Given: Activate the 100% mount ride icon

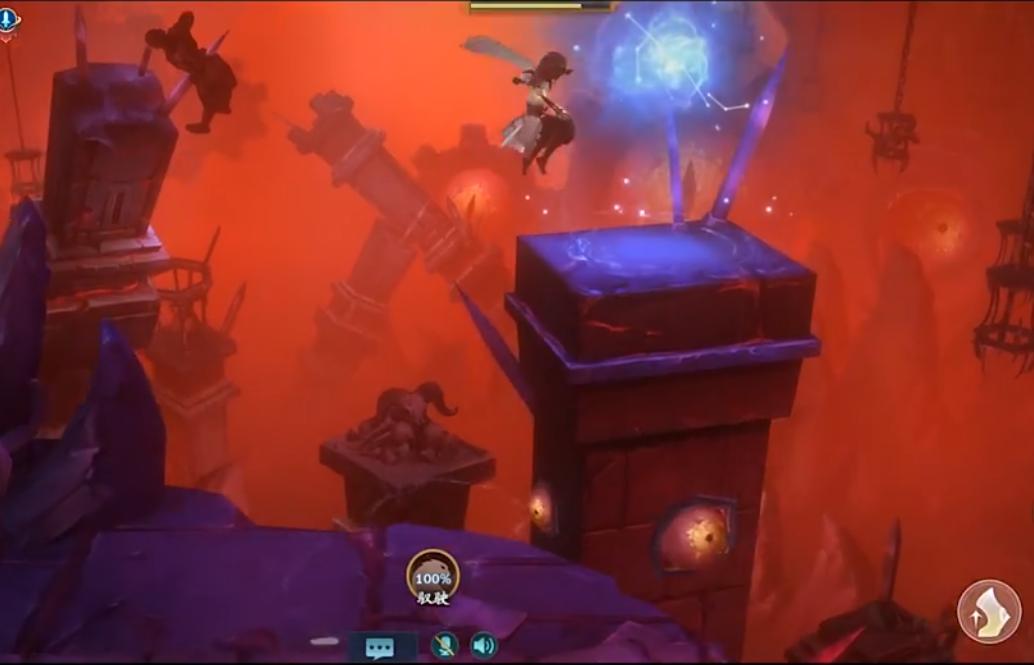Looking at the screenshot, I should 433,577.
